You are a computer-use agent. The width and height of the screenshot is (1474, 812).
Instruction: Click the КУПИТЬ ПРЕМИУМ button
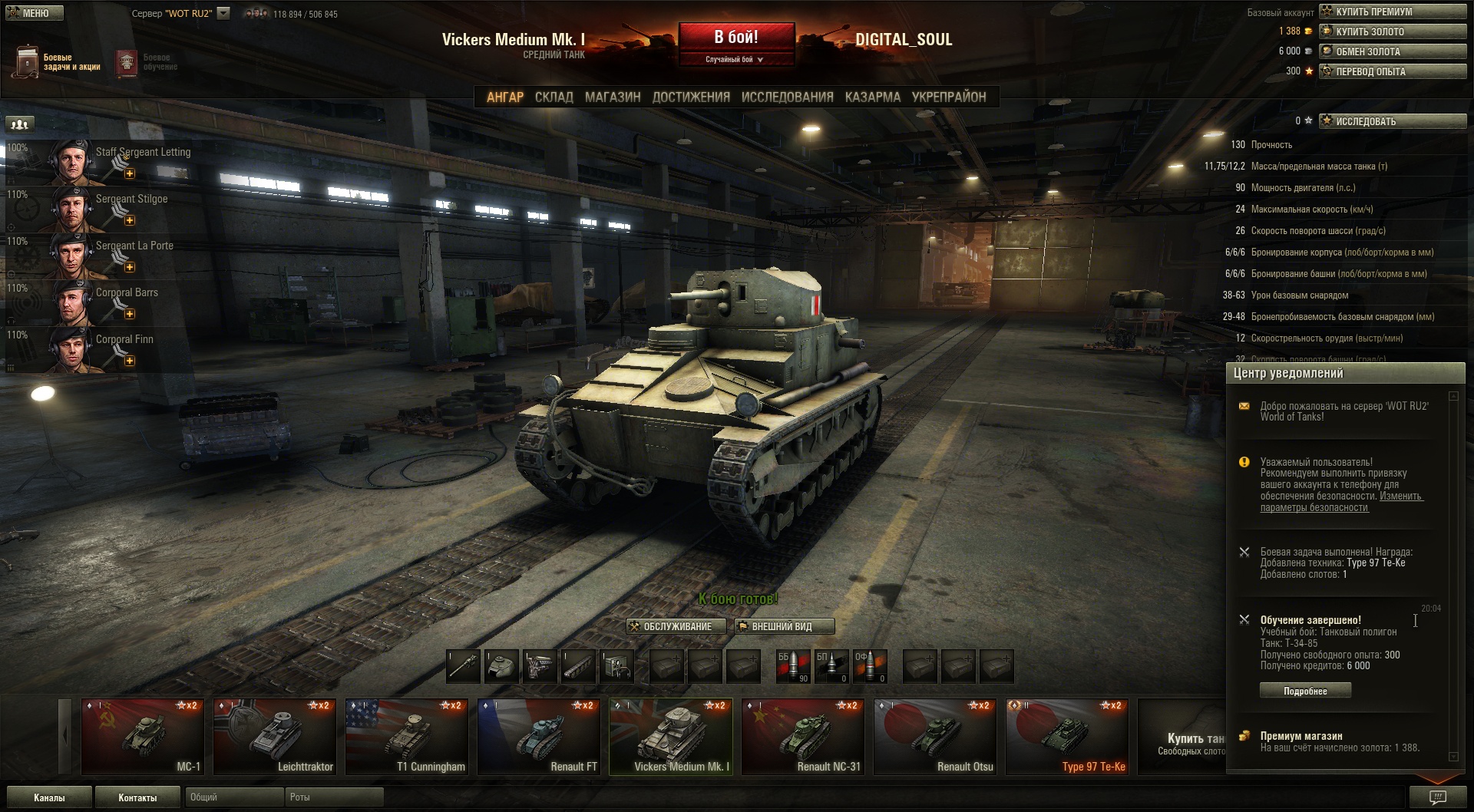[1392, 12]
